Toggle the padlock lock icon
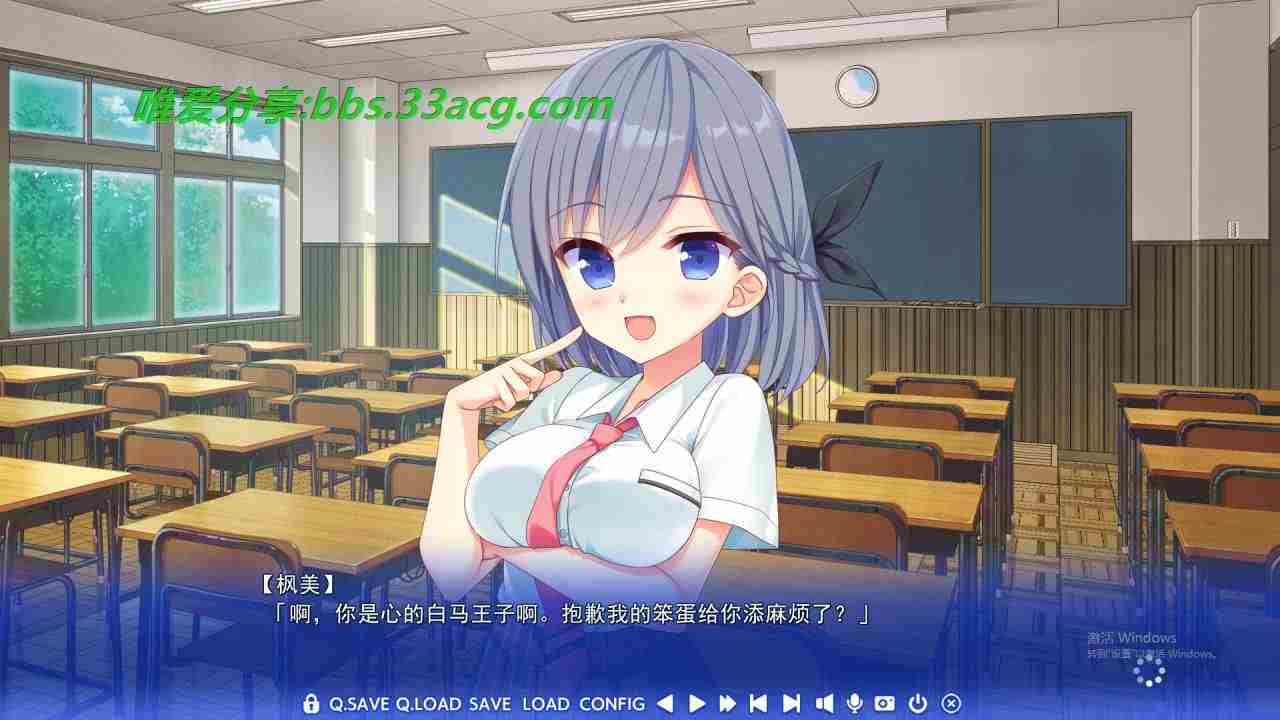1280x720 pixels. point(311,703)
